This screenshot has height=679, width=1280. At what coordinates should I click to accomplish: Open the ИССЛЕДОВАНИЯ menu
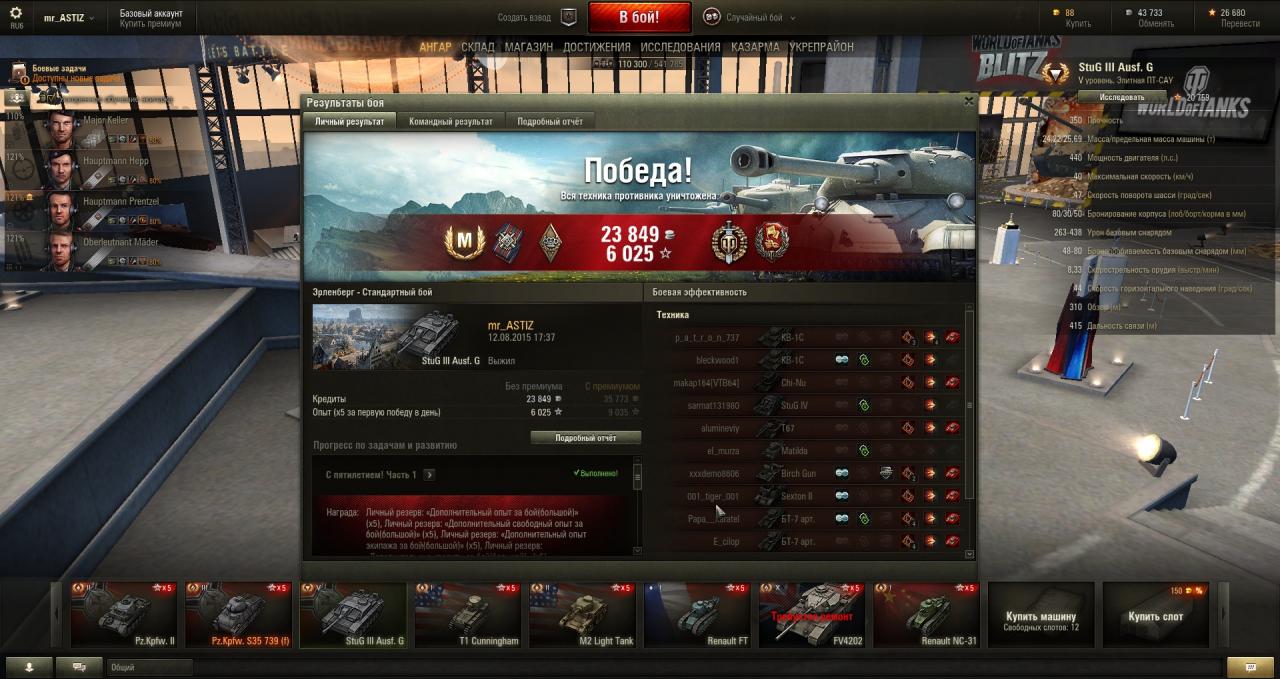click(680, 47)
